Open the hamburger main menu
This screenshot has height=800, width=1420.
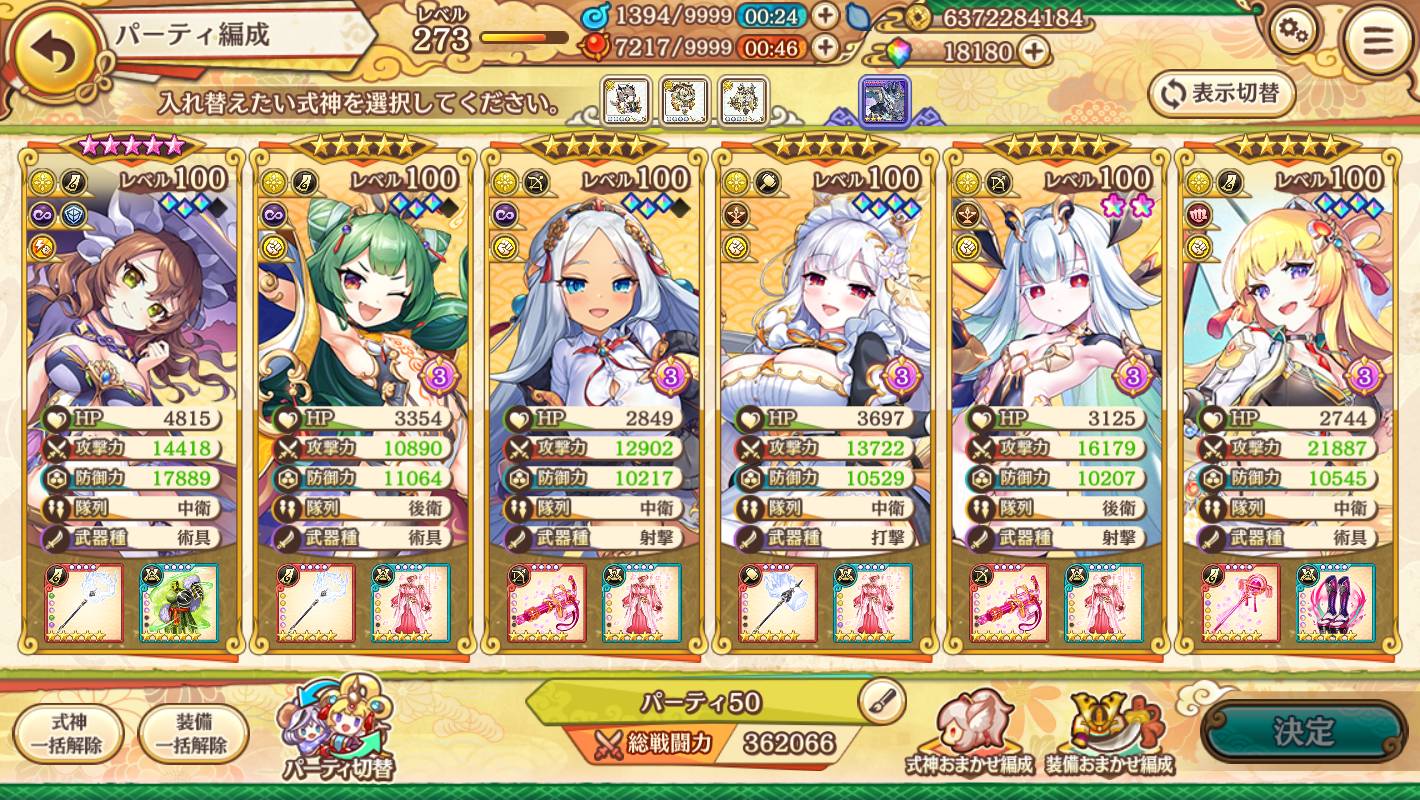[x=1377, y=42]
